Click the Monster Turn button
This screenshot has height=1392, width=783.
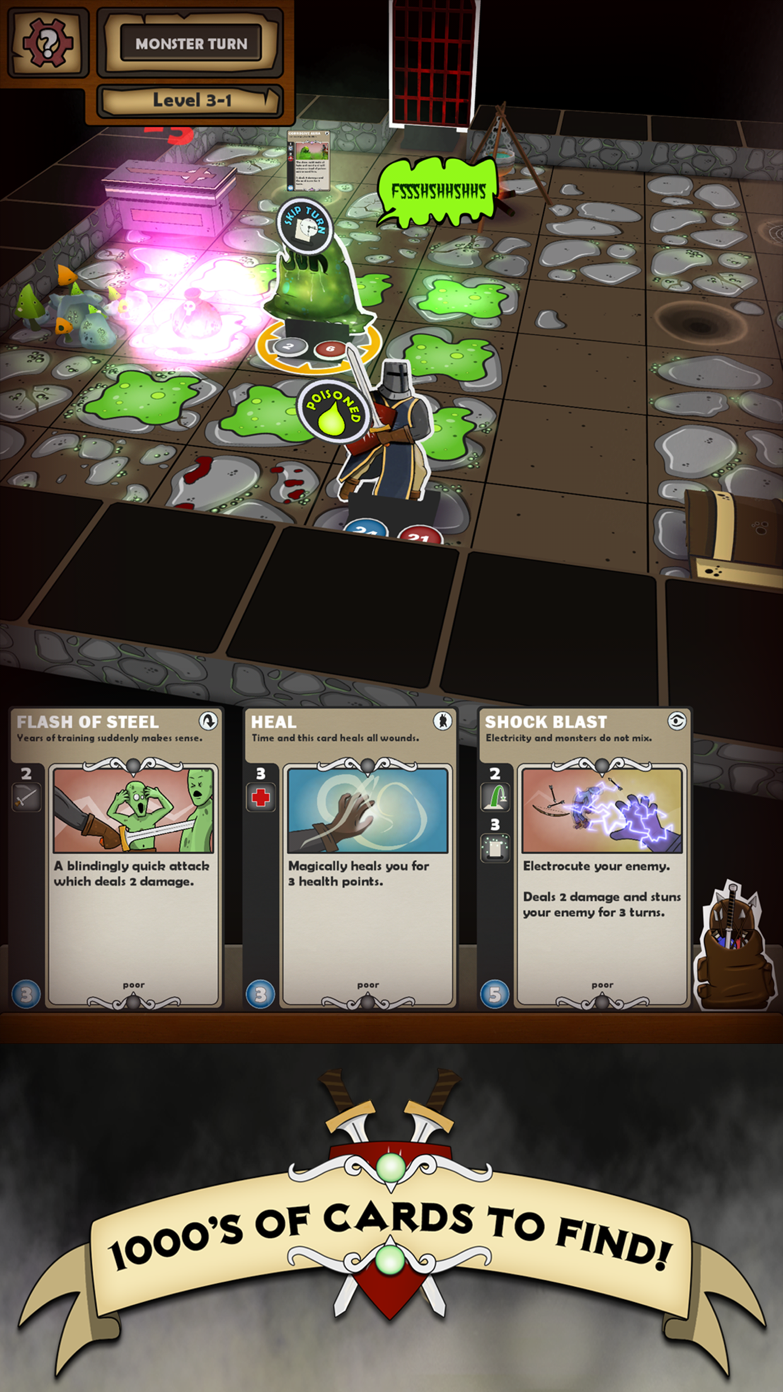point(191,44)
